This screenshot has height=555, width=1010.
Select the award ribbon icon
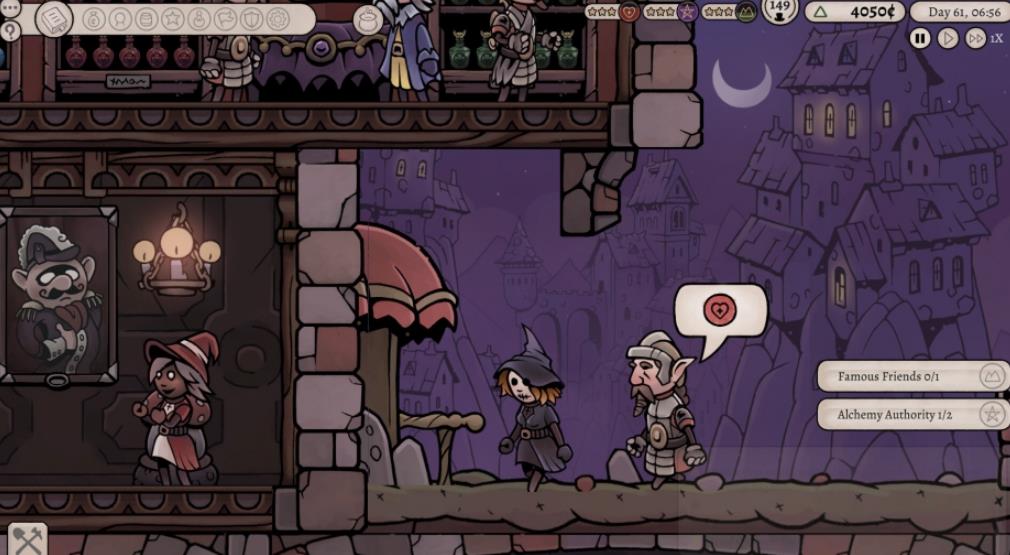(120, 19)
